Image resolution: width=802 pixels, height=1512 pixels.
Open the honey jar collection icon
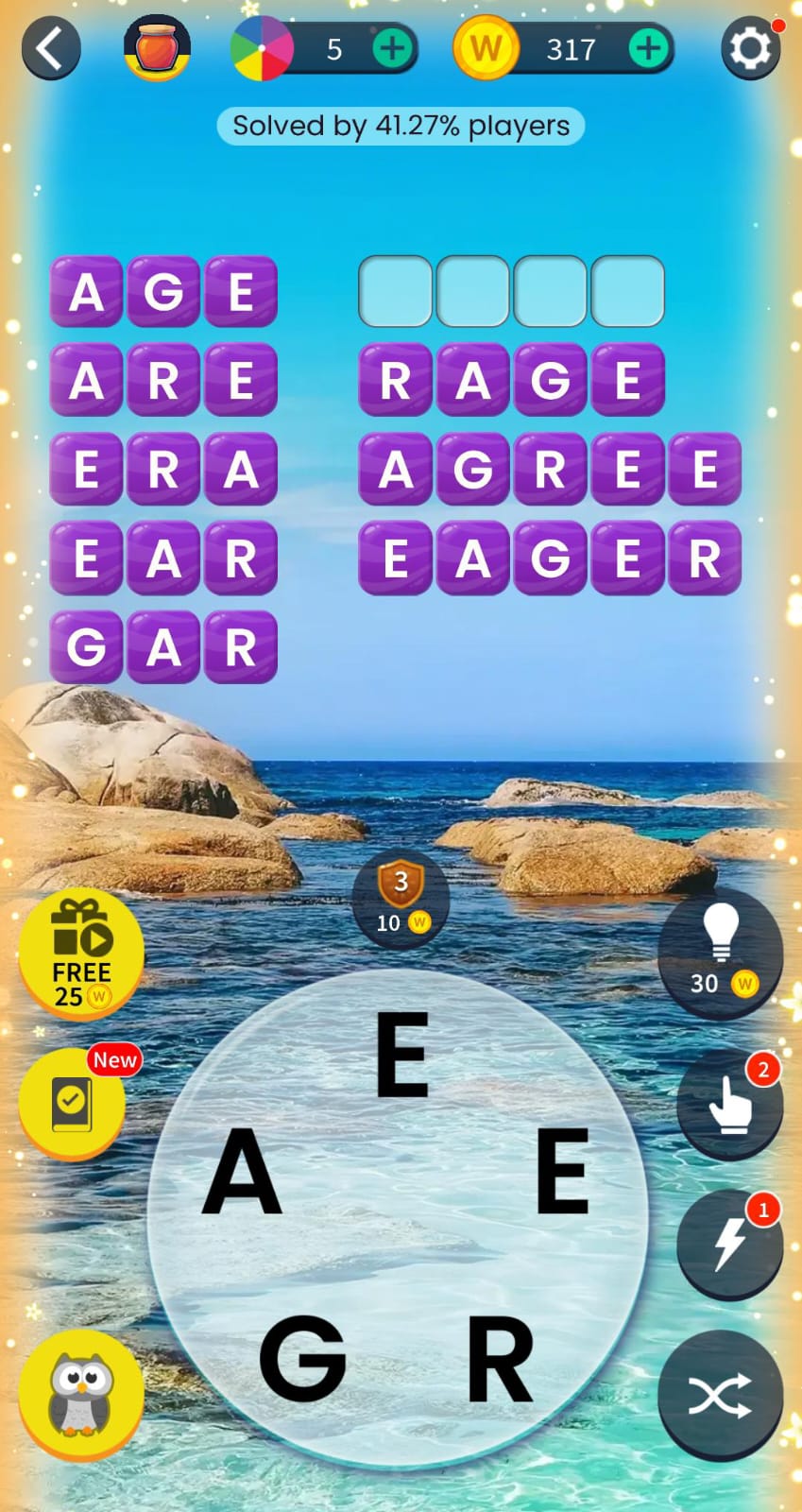(x=157, y=47)
